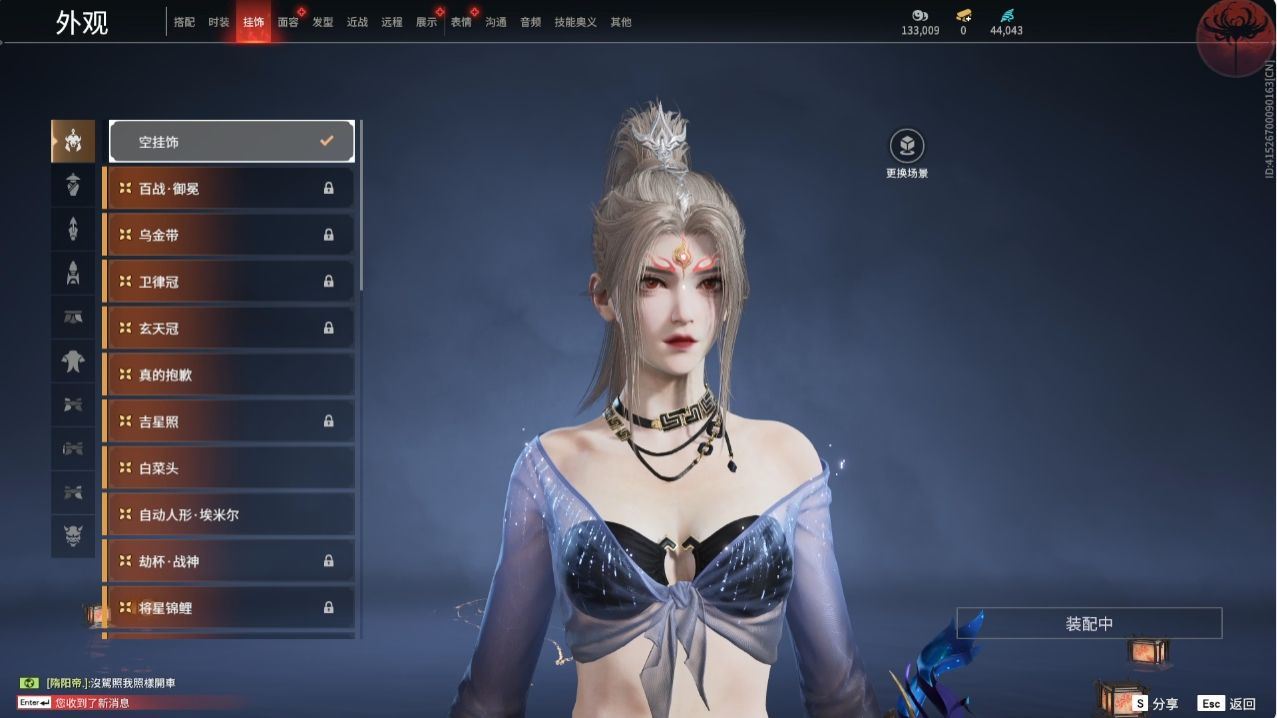Select the 空挂饰 entry
The height and width of the screenshot is (718, 1277).
coord(231,142)
